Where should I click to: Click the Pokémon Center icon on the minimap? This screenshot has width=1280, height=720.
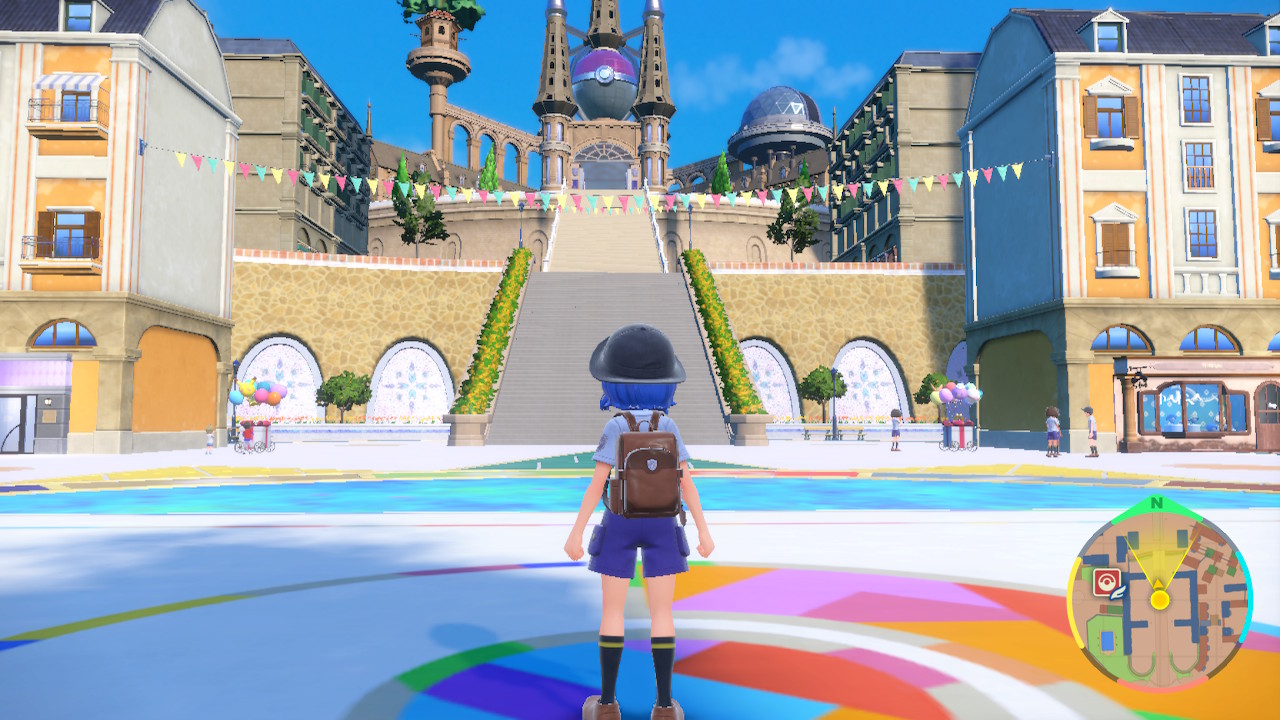click(x=1107, y=580)
